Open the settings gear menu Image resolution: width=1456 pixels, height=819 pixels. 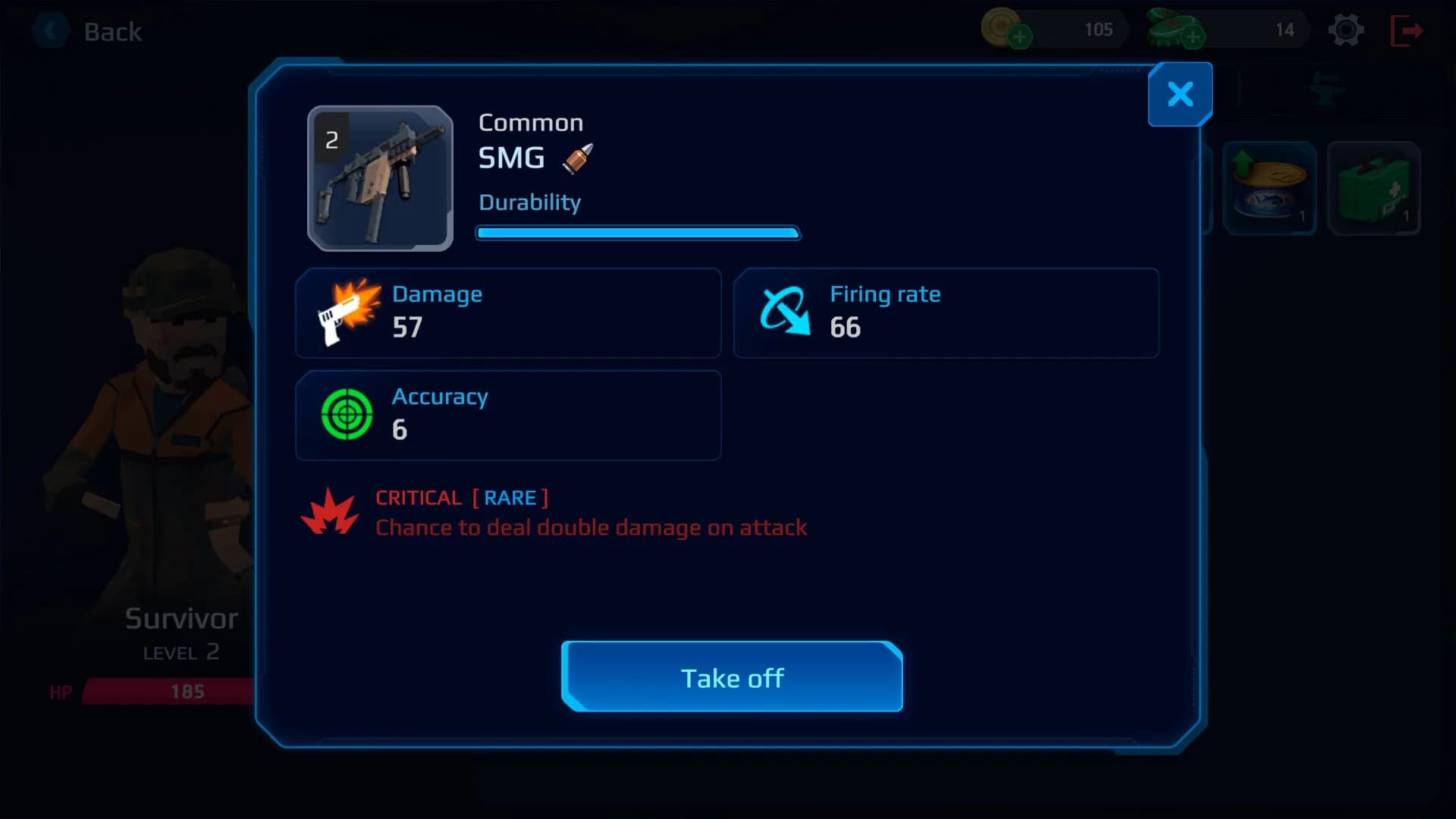coord(1346,30)
